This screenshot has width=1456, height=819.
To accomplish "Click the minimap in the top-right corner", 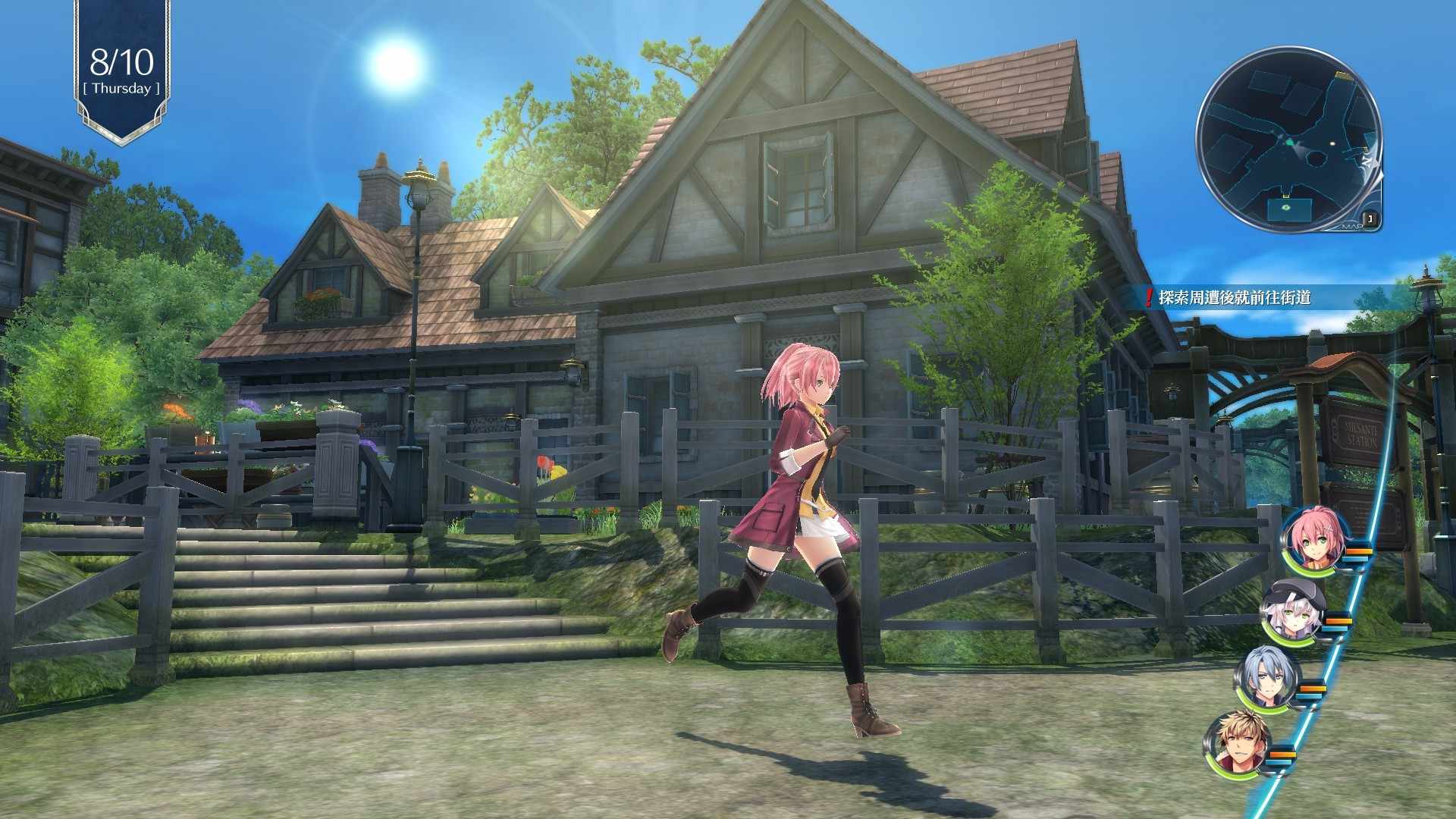I will click(x=1297, y=144).
